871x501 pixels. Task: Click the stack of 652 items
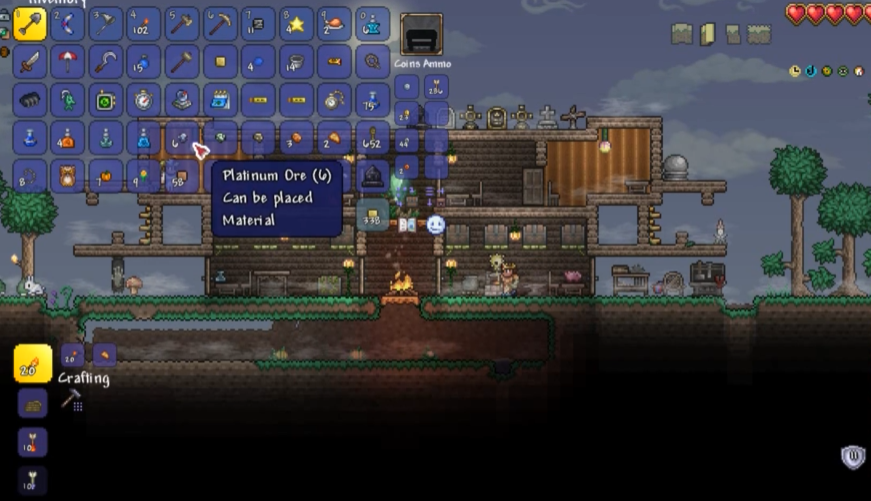tap(373, 138)
